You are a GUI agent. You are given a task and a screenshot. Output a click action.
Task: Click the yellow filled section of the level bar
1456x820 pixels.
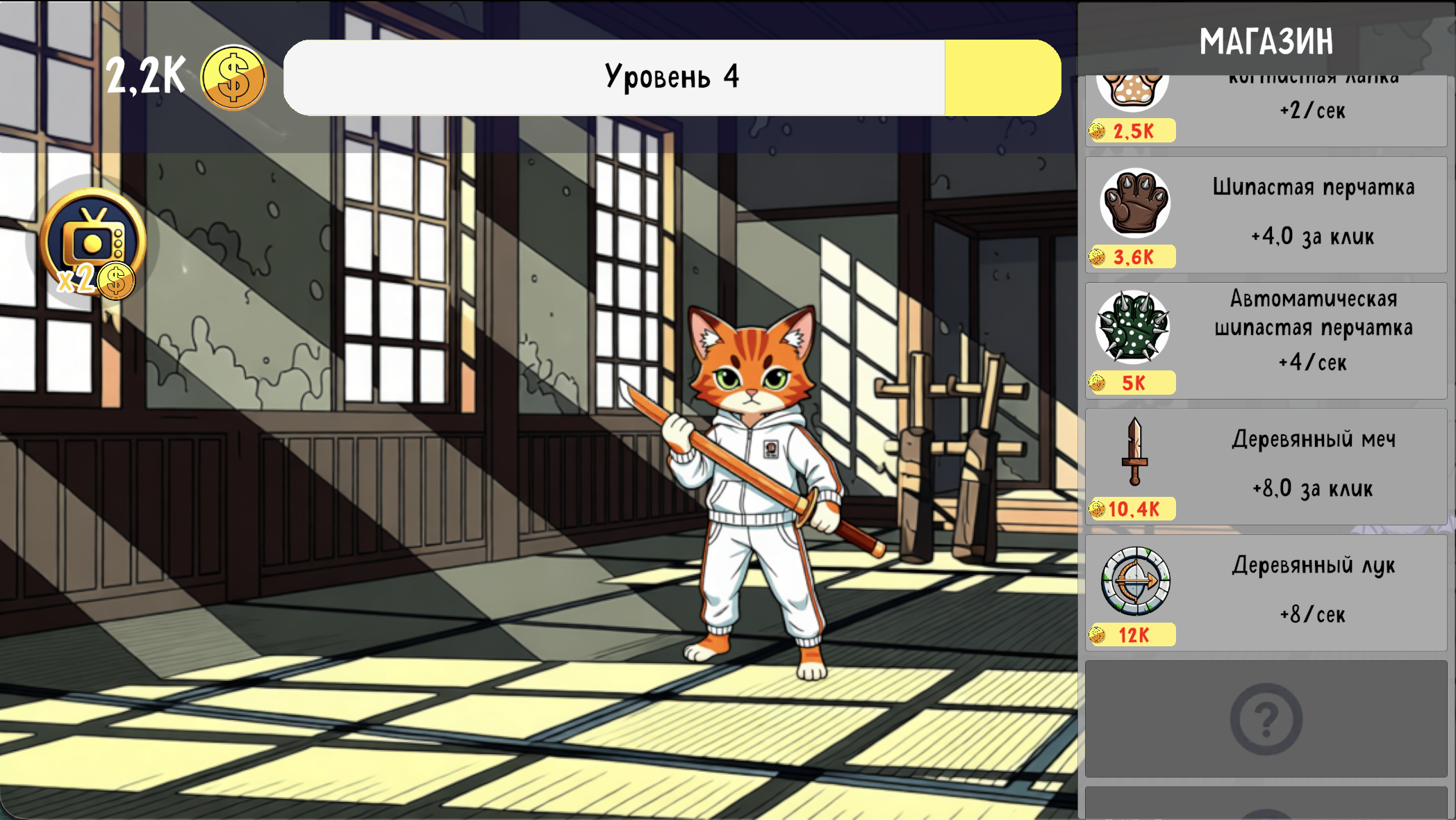[x=1000, y=76]
